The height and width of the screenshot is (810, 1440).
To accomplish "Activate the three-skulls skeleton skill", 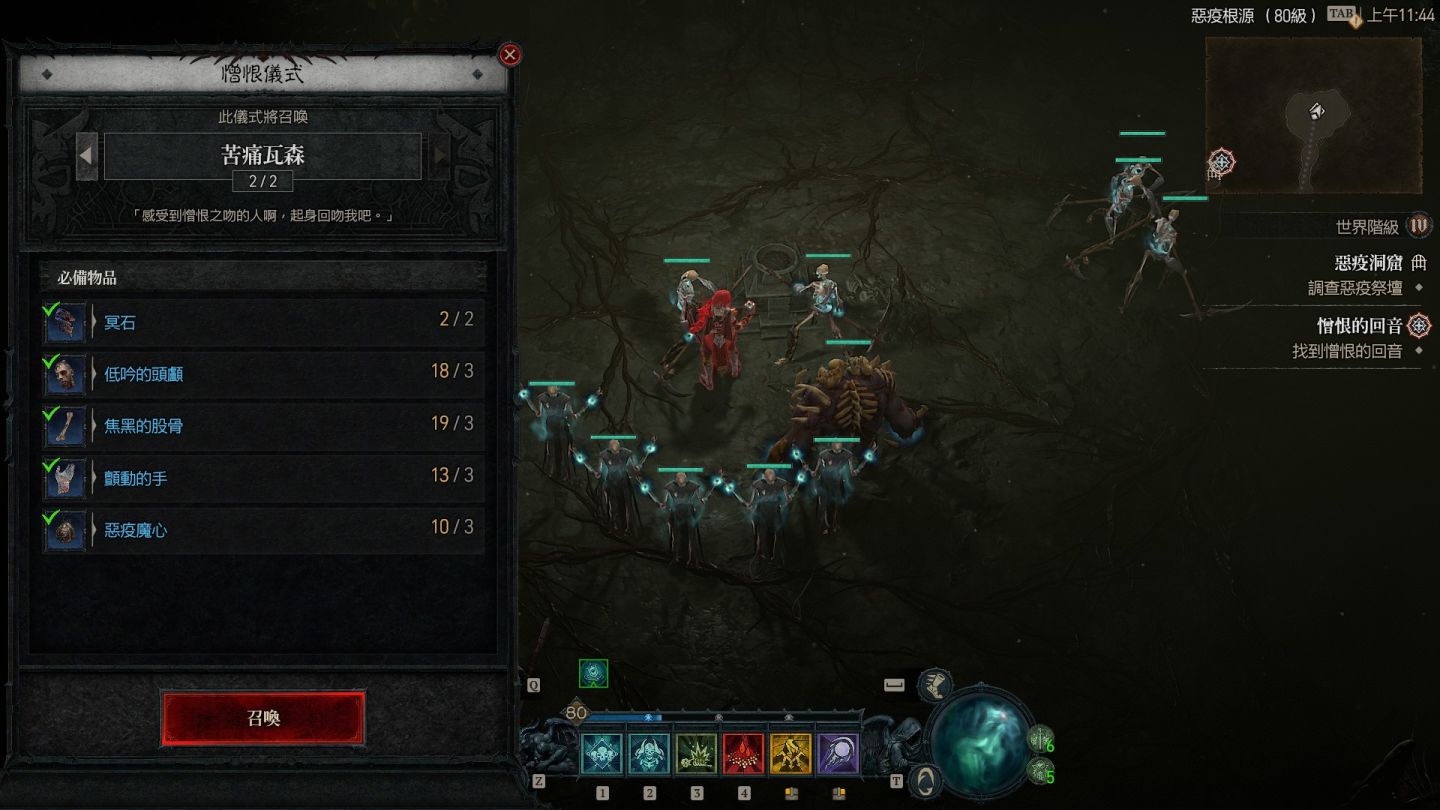I will pyautogui.click(x=602, y=754).
